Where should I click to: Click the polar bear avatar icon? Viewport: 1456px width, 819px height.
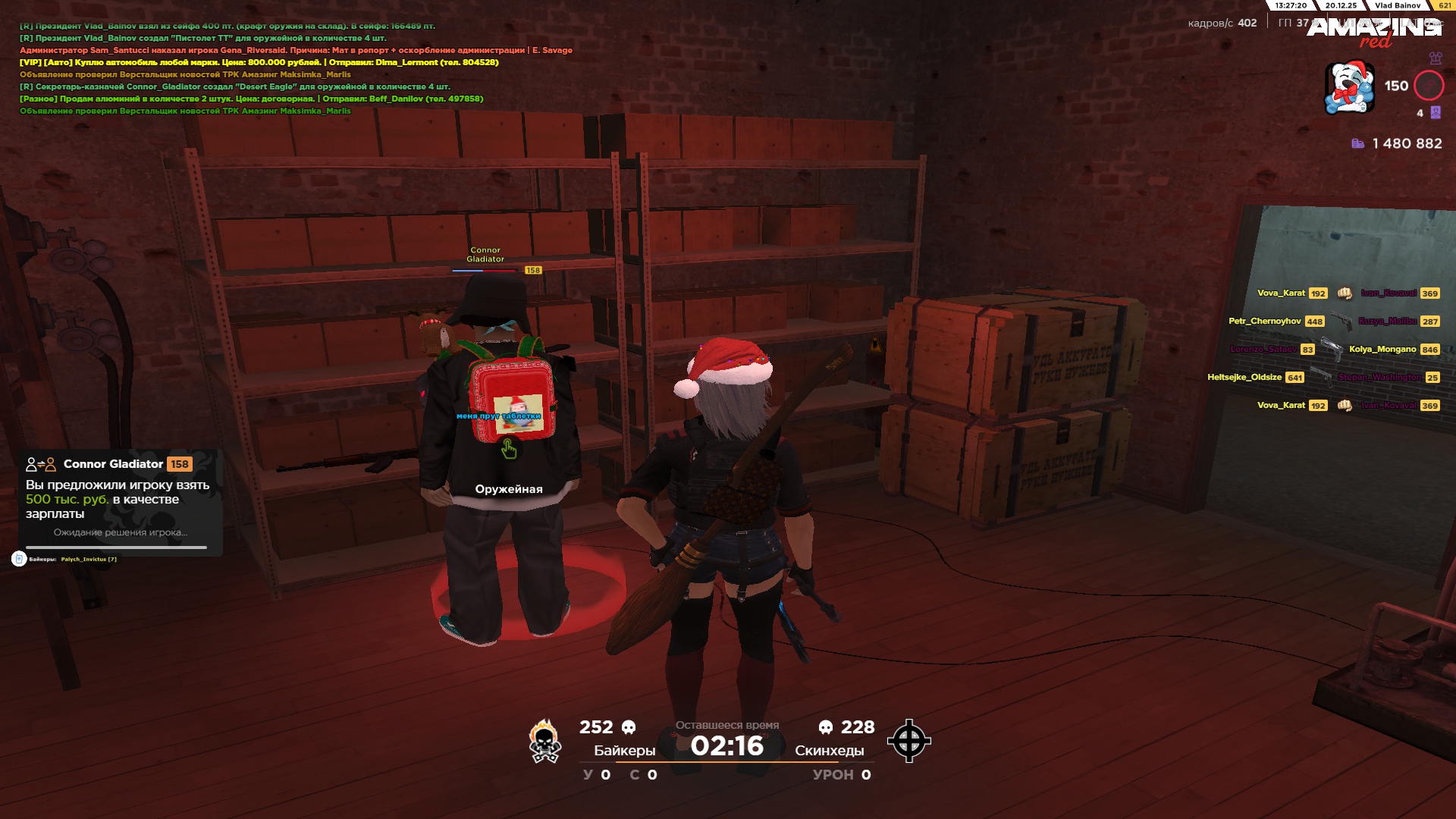[1348, 88]
